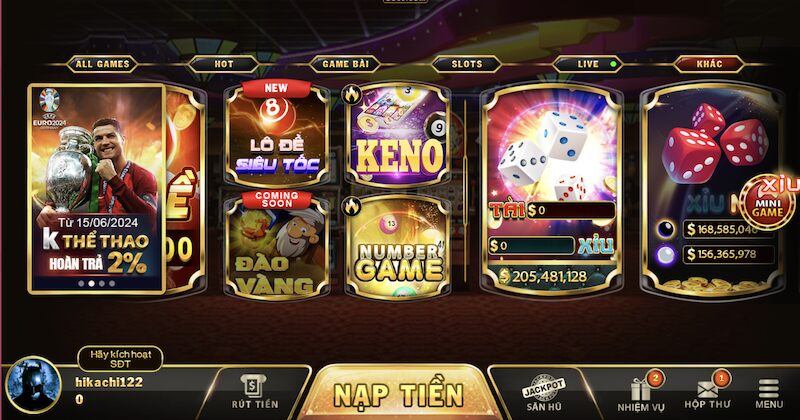Show the SLOTS category
800x420 pixels.
coord(466,64)
